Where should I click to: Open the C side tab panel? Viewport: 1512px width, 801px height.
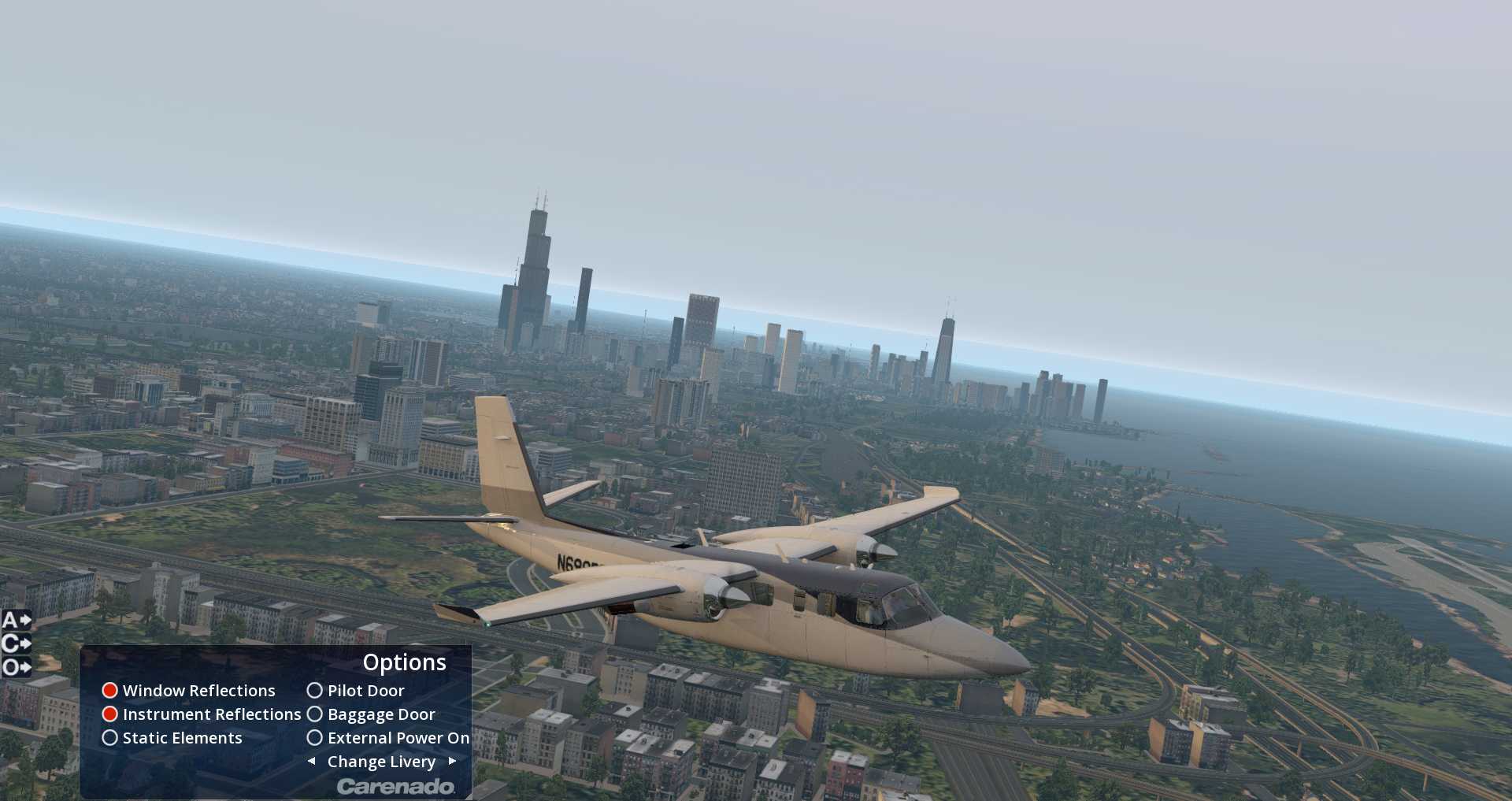coord(16,643)
